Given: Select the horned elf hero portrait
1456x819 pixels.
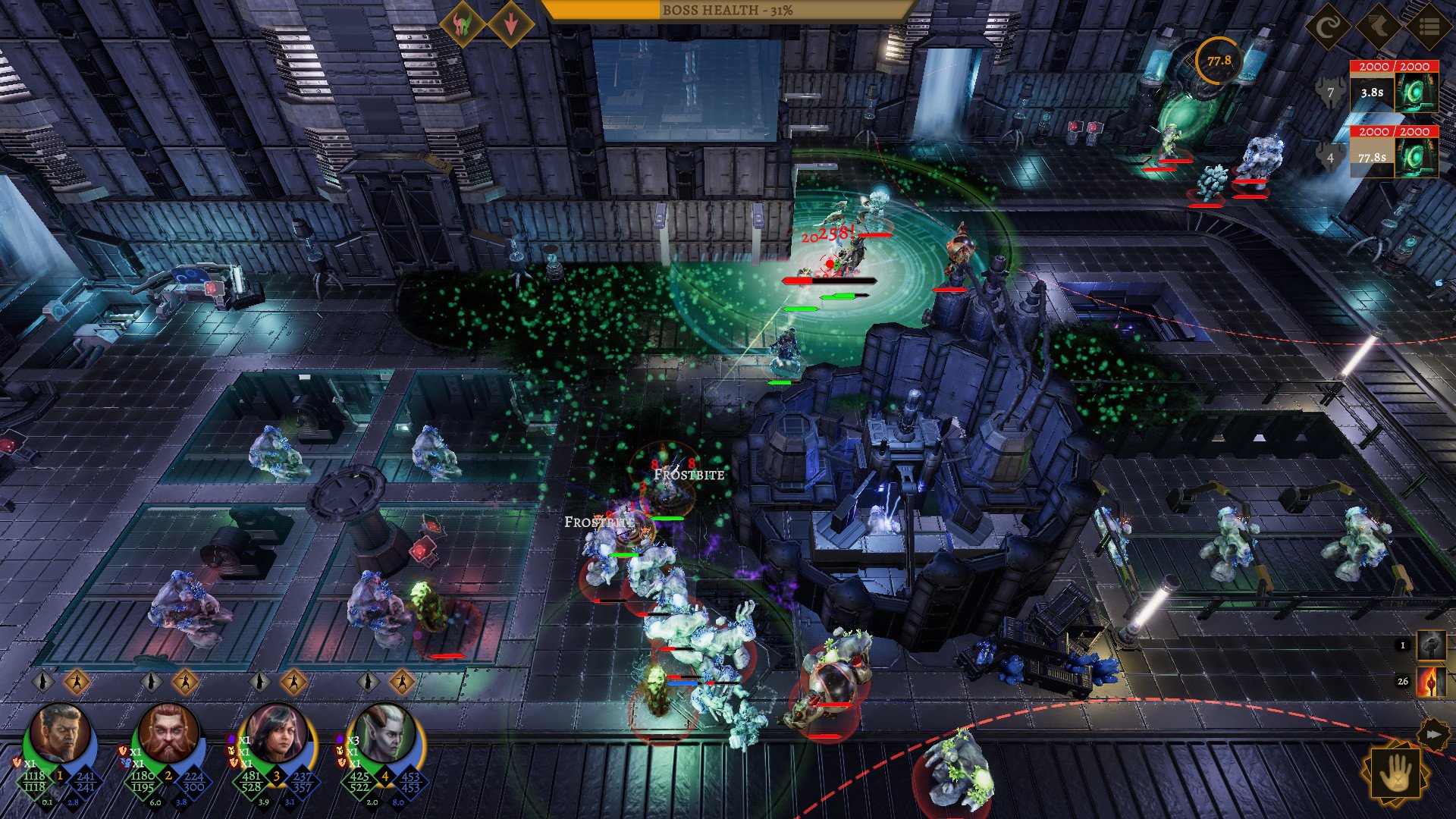Looking at the screenshot, I should coord(387,734).
